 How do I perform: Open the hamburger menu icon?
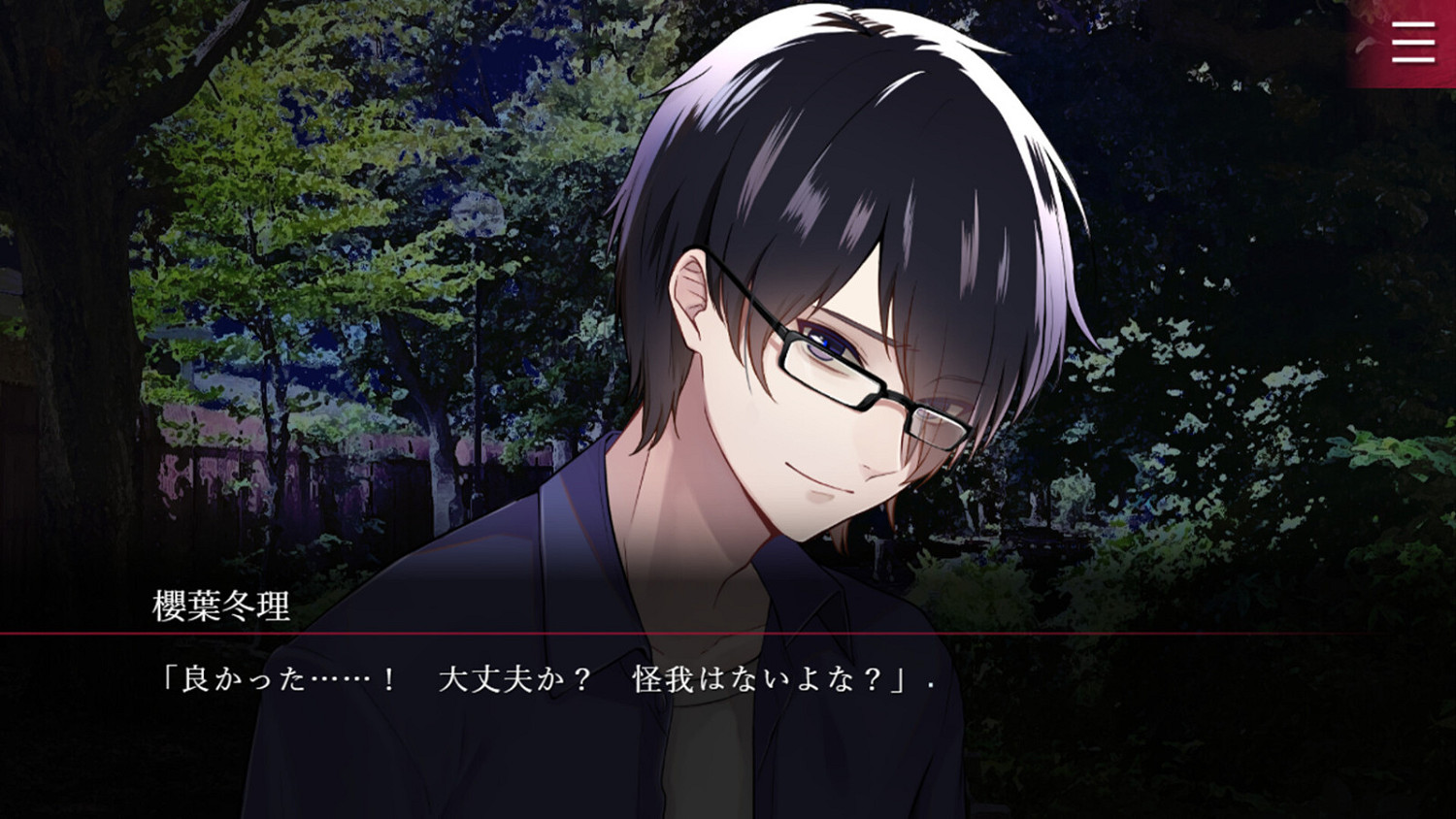click(x=1412, y=43)
